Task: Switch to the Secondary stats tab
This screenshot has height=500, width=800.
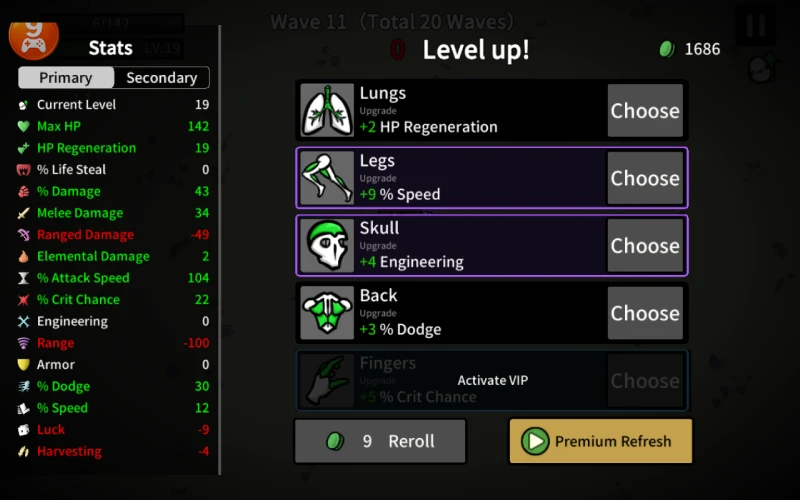Action: [161, 78]
